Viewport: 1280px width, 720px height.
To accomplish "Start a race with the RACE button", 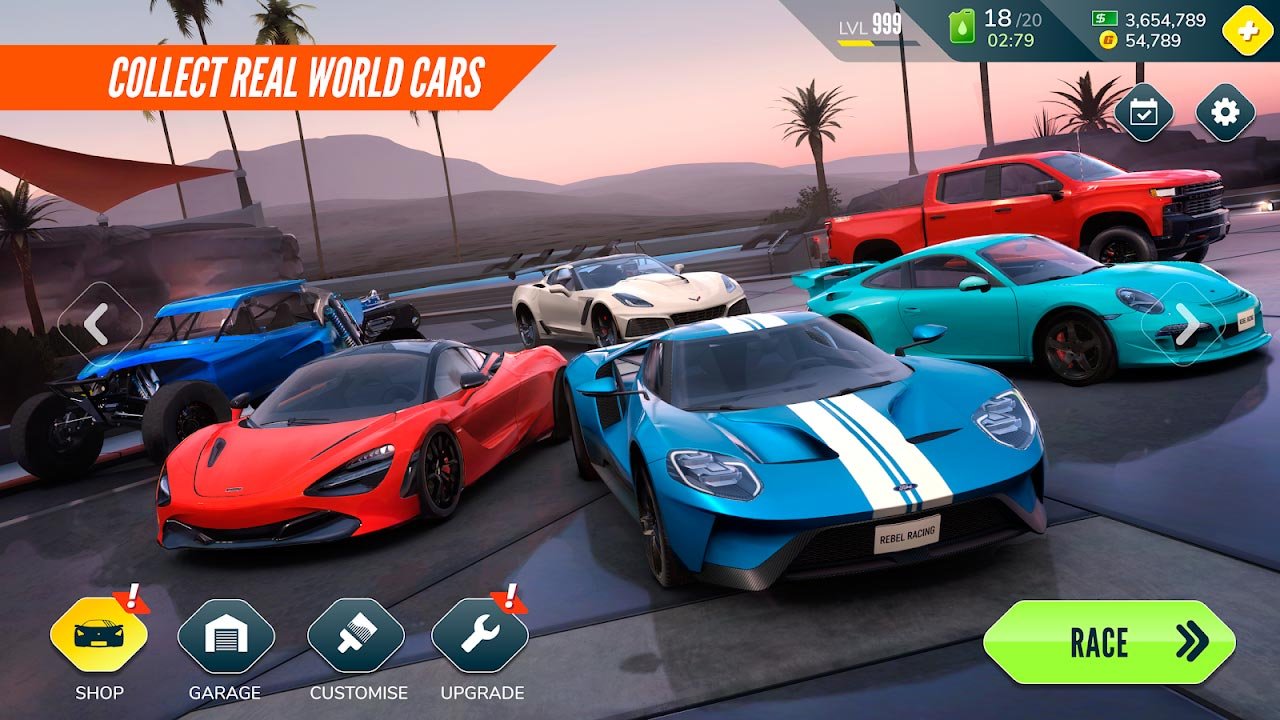I will [1109, 642].
